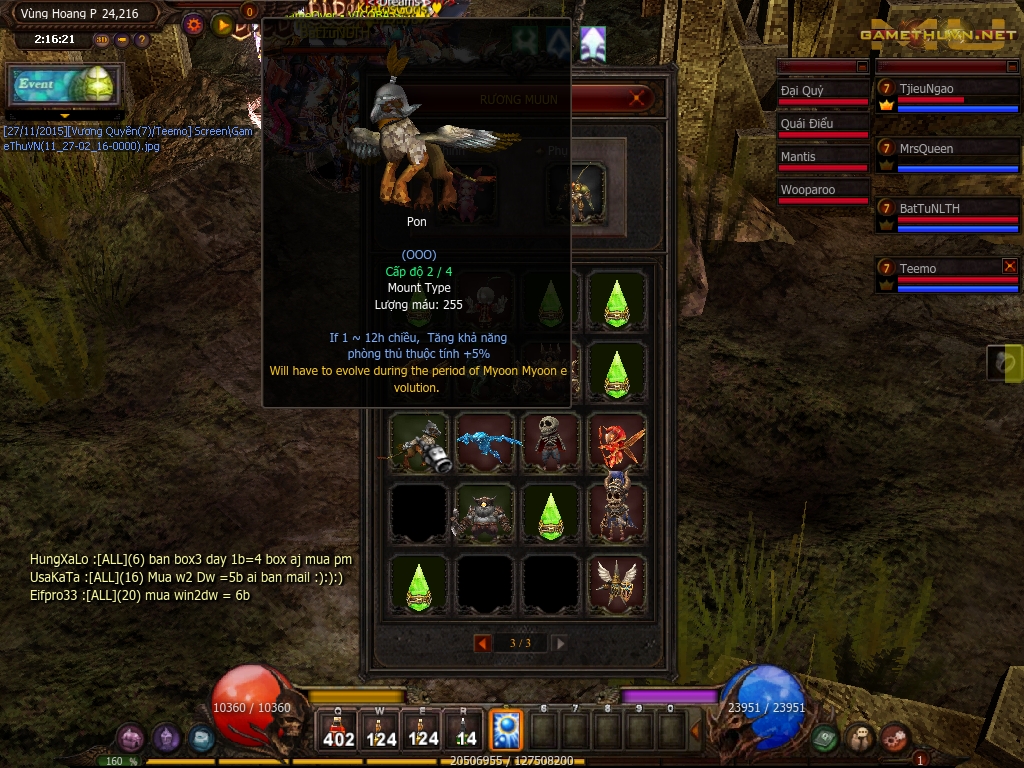The height and width of the screenshot is (768, 1024).
Task: Activate the blue orb skill slot
Action: click(505, 730)
